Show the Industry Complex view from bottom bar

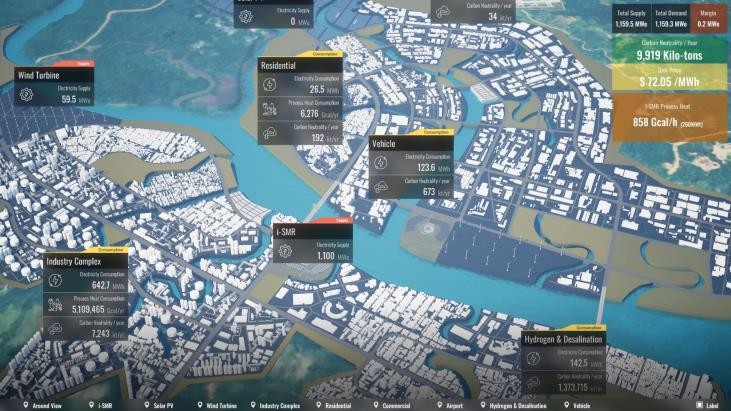point(279,406)
